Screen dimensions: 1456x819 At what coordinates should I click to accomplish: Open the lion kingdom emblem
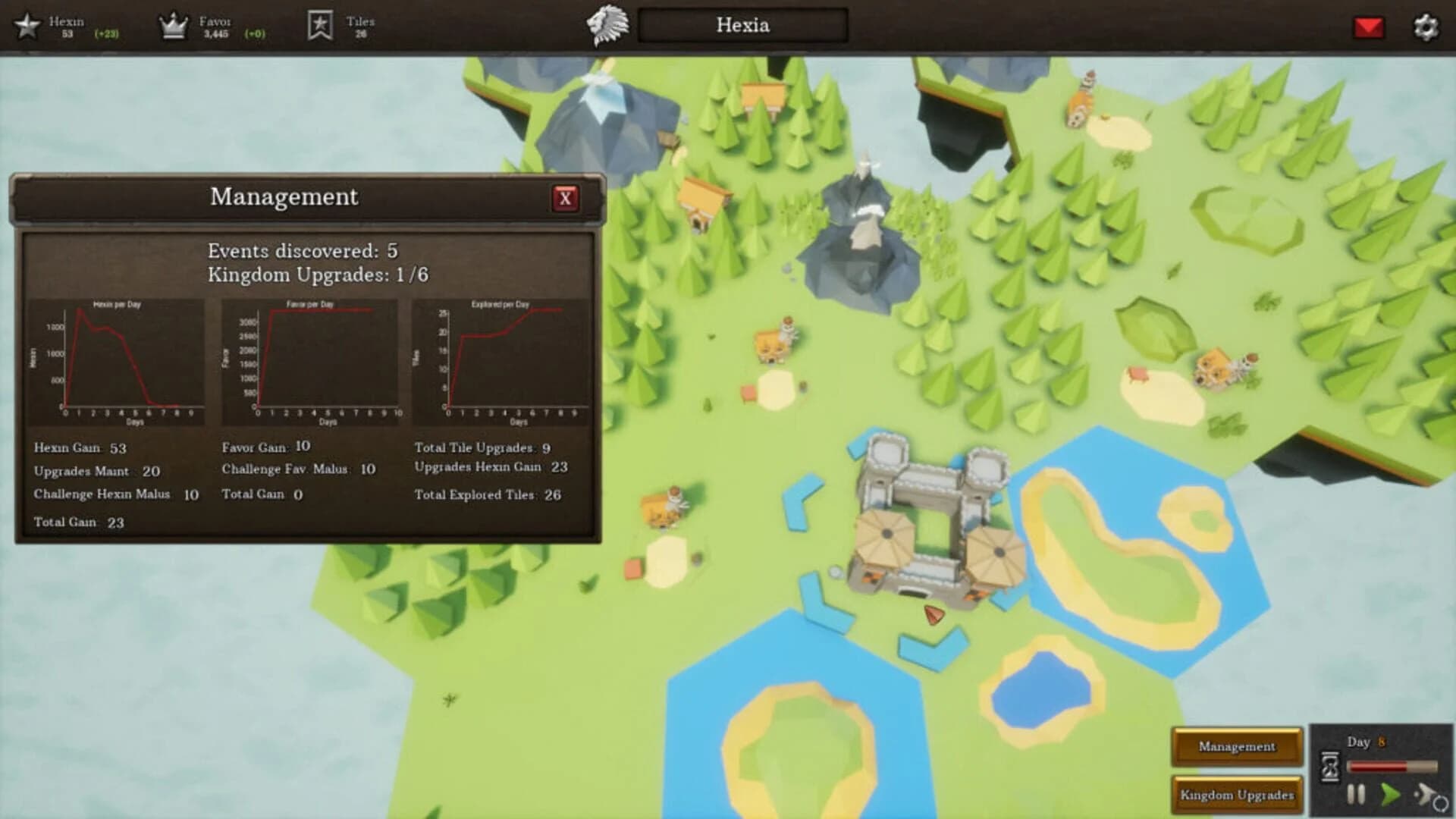coord(607,25)
